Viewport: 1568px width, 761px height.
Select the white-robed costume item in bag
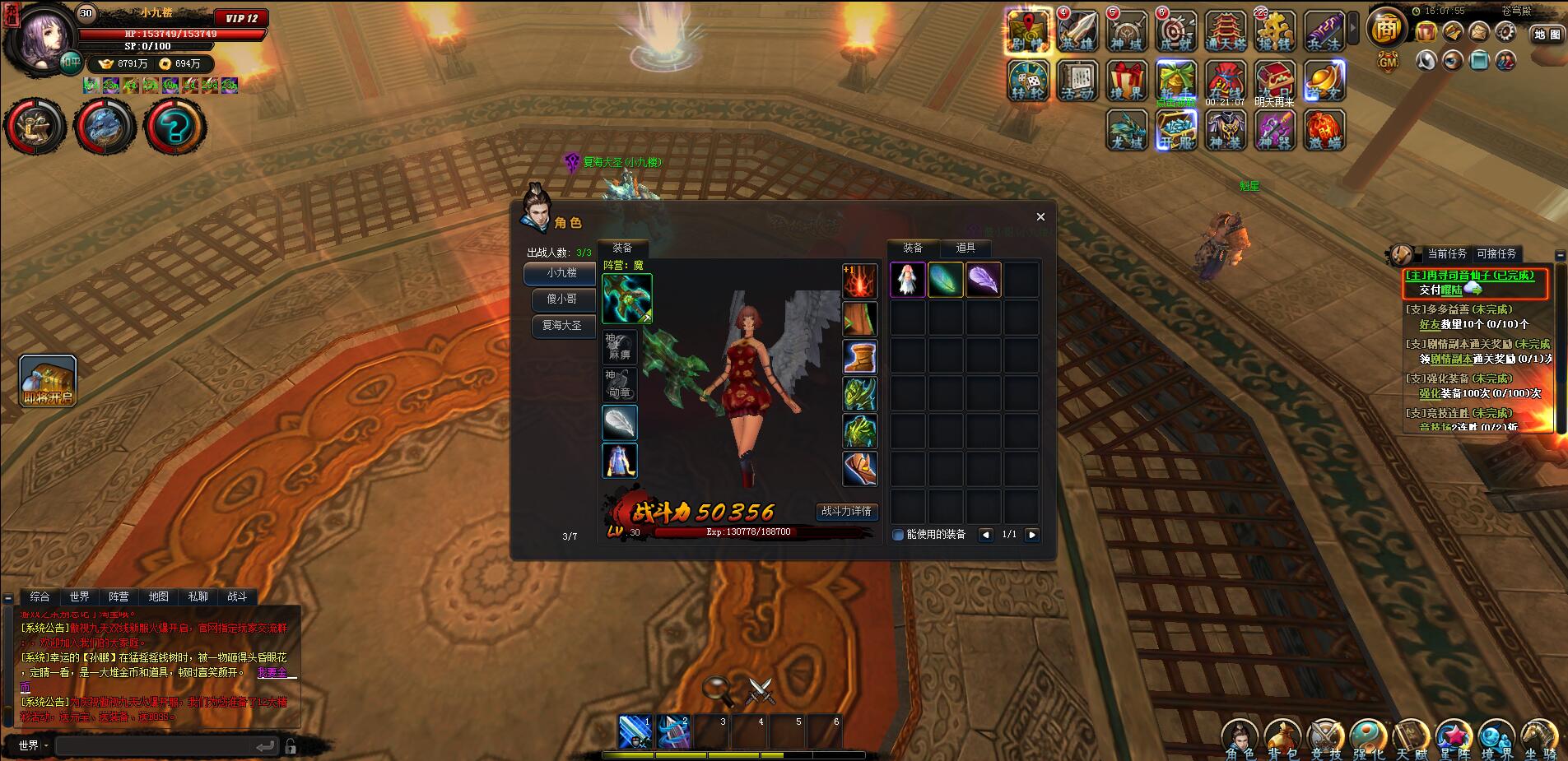click(908, 280)
